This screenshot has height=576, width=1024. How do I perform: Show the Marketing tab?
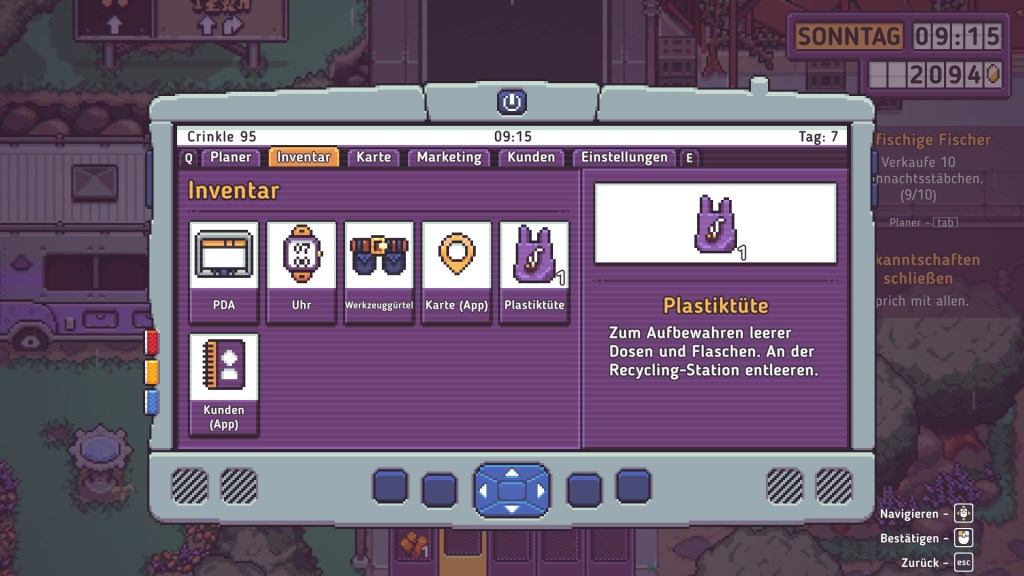449,157
